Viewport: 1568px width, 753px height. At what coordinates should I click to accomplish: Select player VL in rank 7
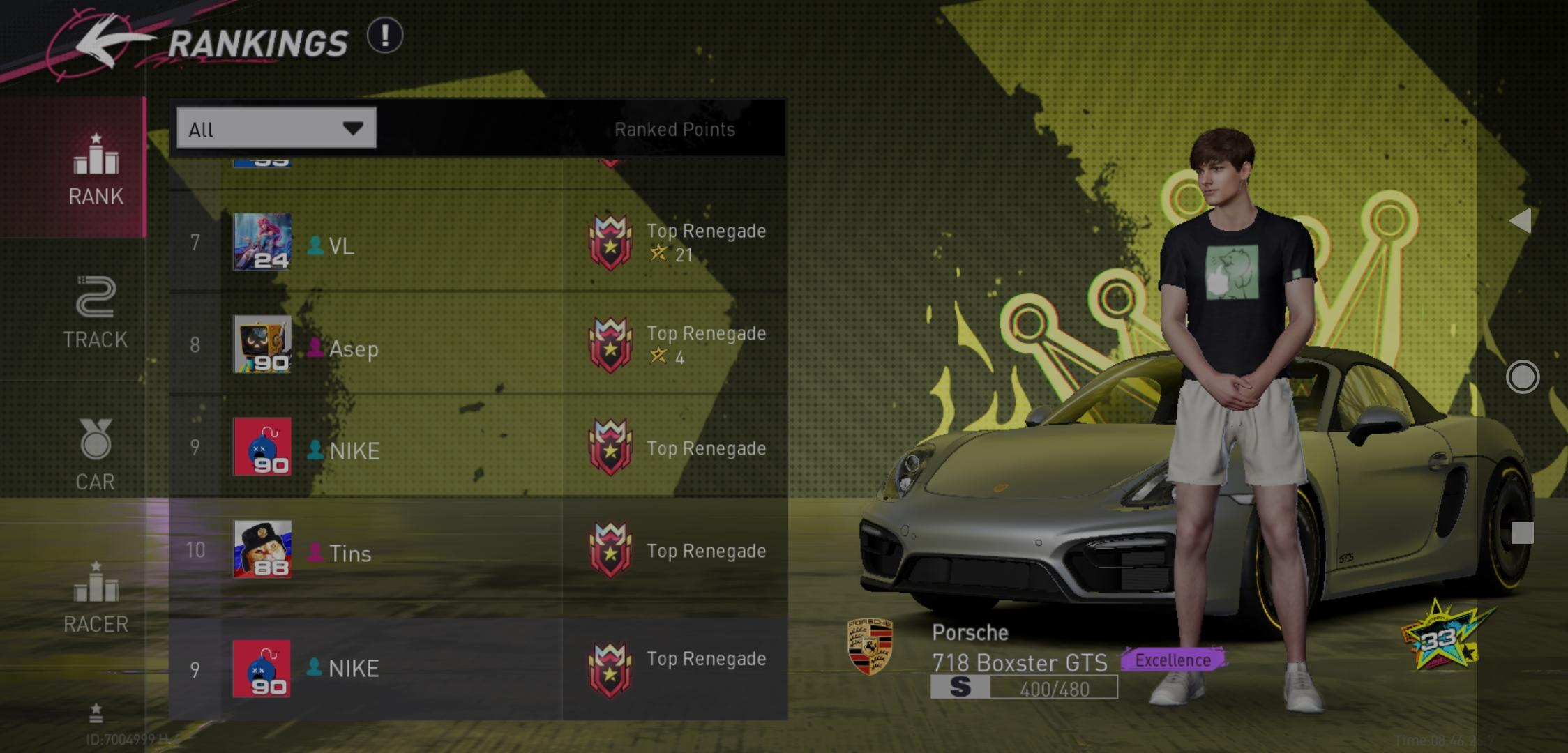click(x=340, y=245)
